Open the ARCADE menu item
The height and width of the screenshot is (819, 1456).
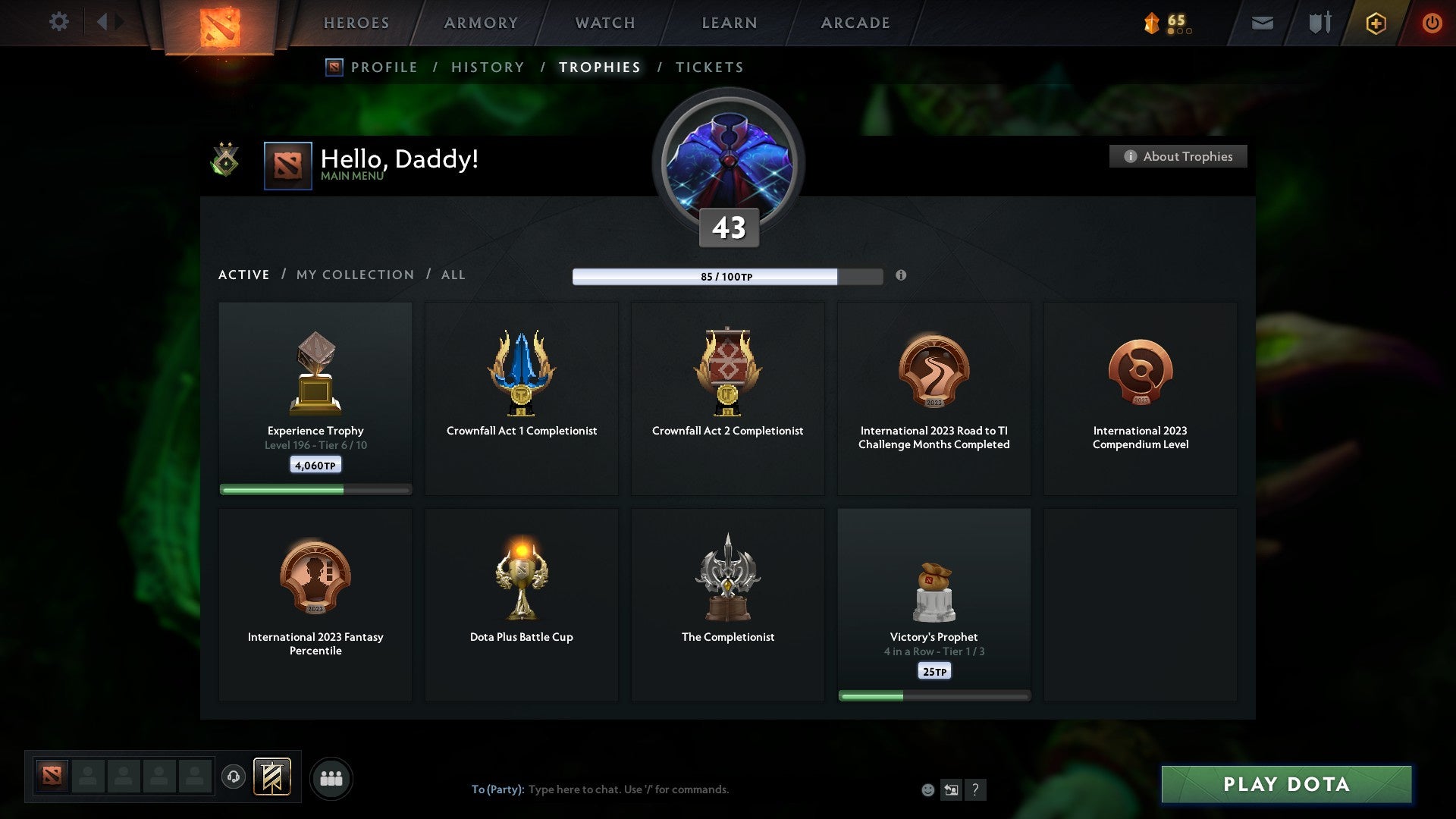tap(855, 23)
